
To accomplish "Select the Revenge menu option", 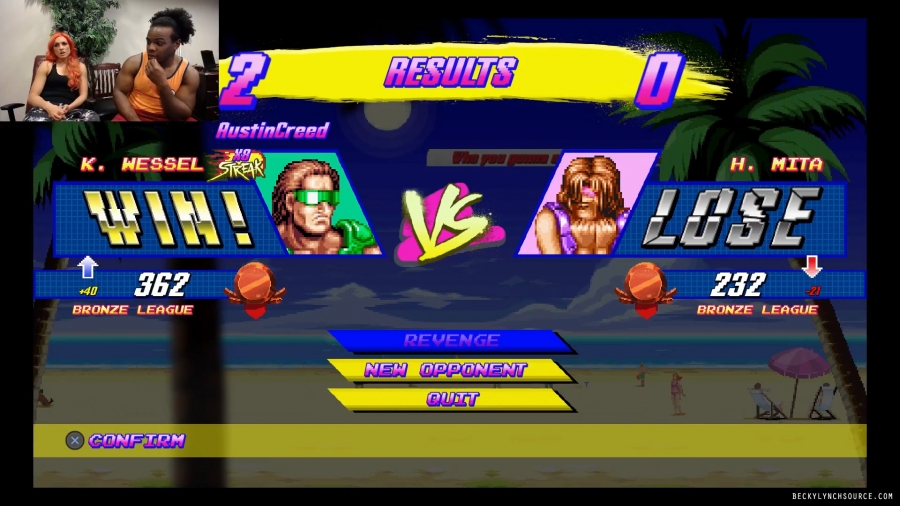I will pyautogui.click(x=451, y=341).
